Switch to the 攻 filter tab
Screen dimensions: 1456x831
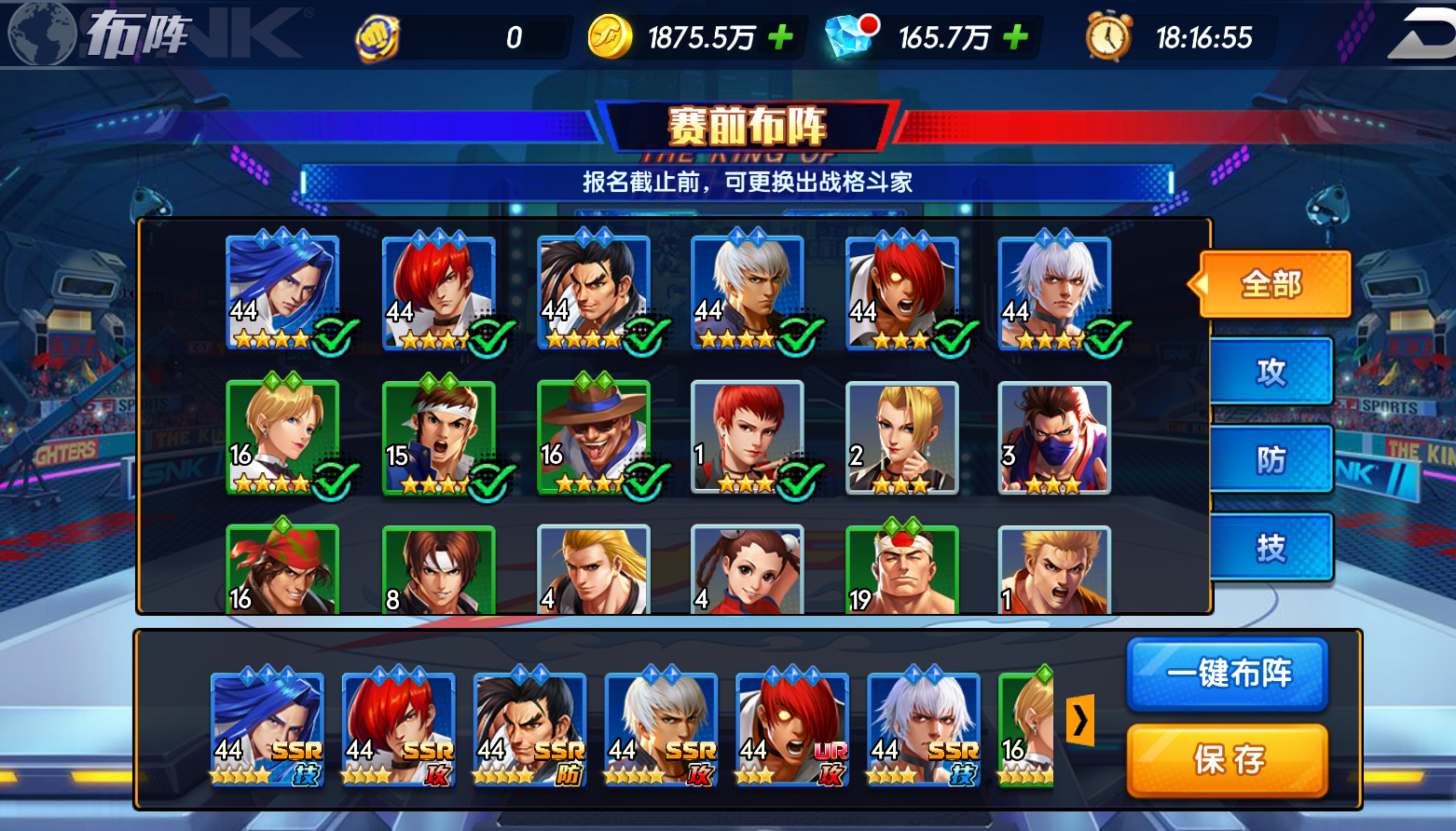coord(1273,370)
